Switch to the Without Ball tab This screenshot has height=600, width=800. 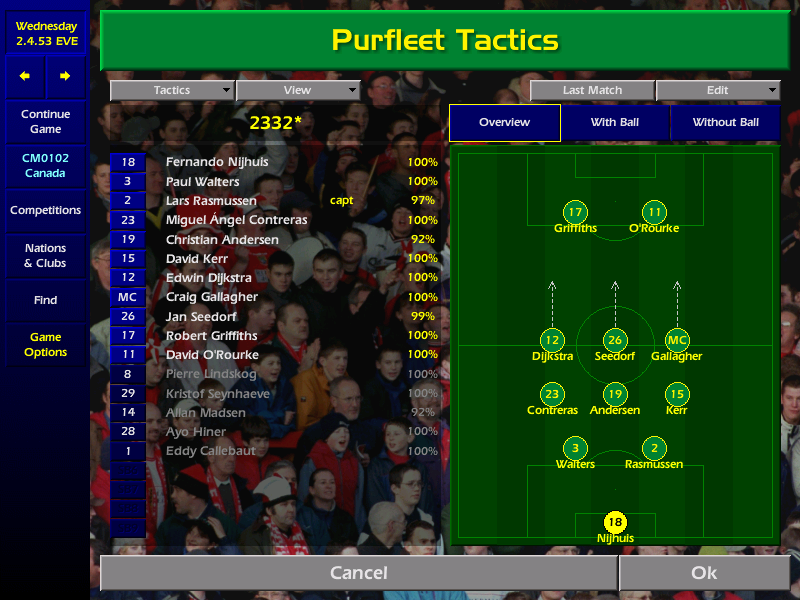(726, 122)
